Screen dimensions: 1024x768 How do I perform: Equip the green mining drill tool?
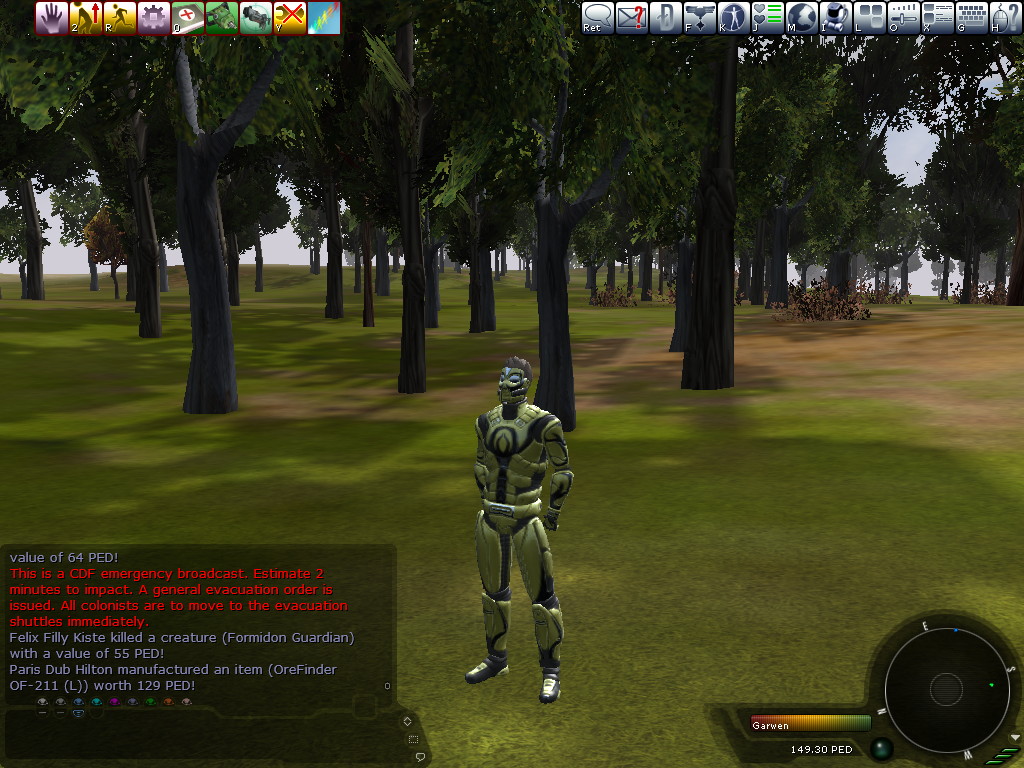tap(222, 17)
